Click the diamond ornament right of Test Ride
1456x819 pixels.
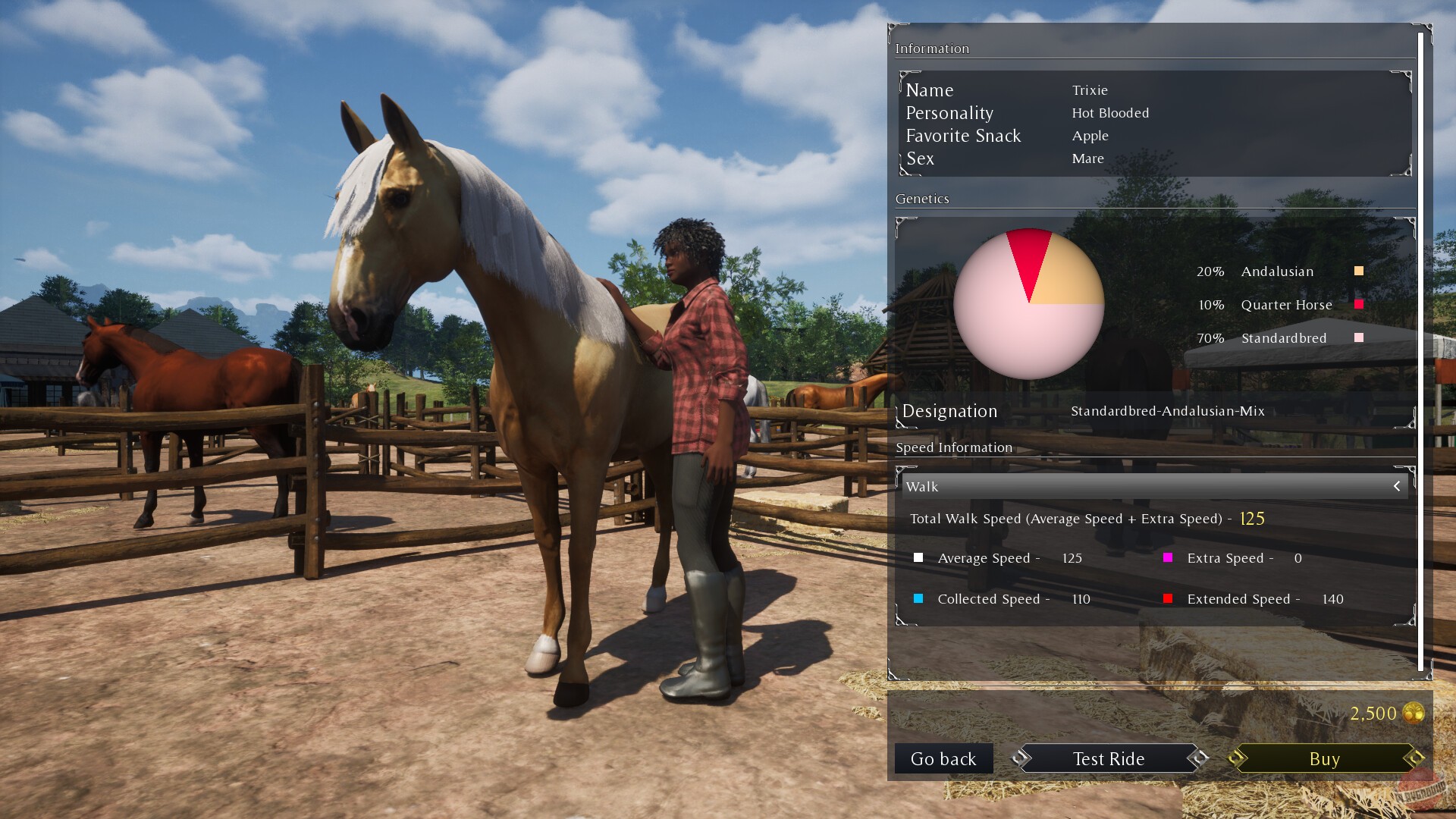click(x=1200, y=758)
